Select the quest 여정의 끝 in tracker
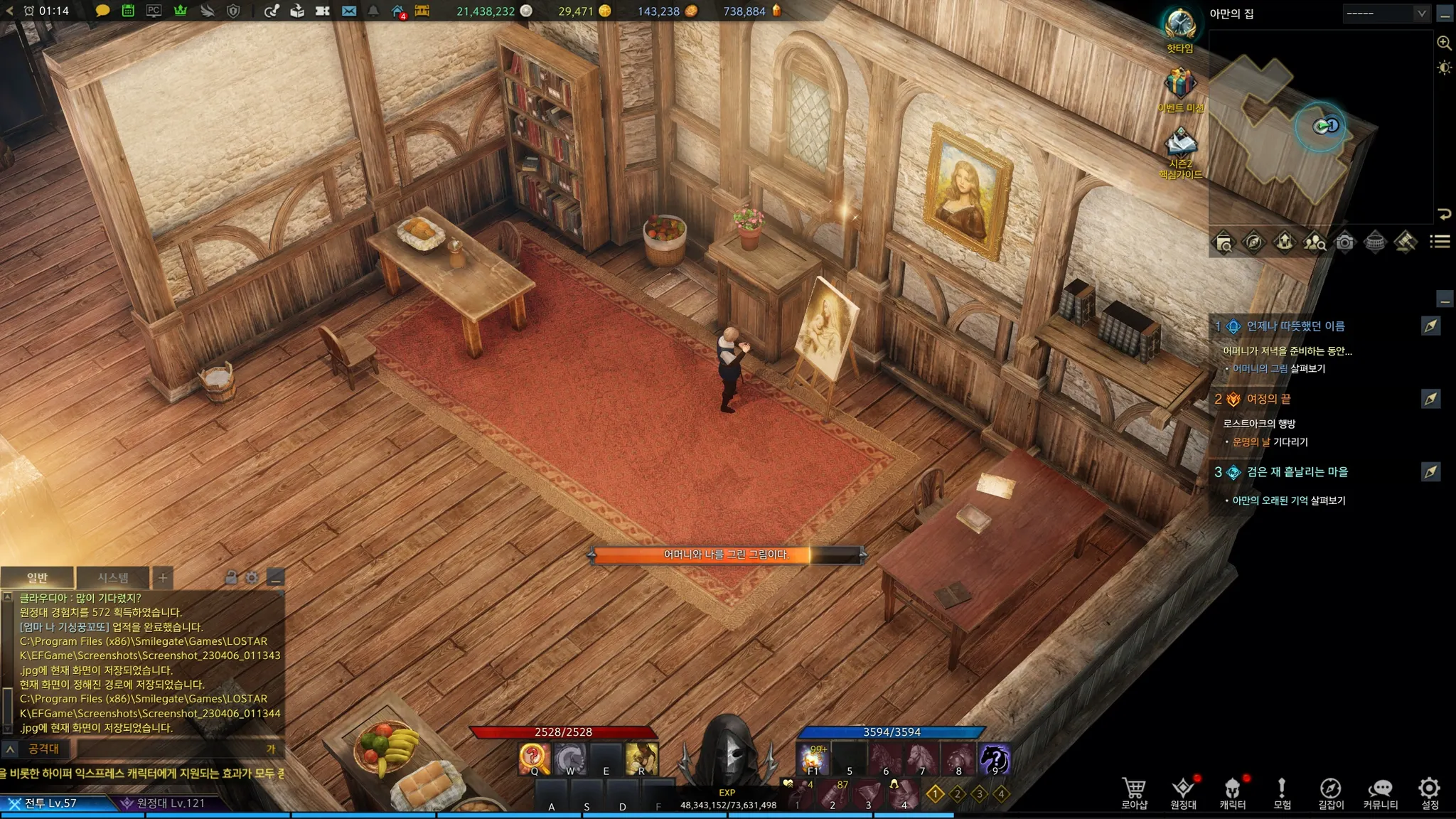 pyautogui.click(x=1268, y=400)
